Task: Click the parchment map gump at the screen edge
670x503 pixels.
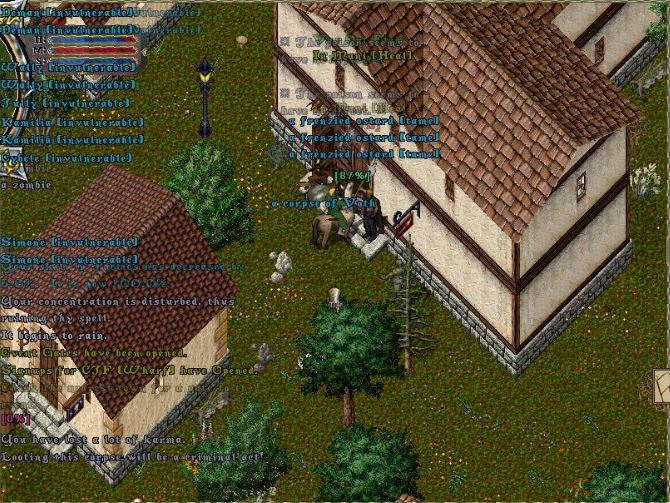Action: (662, 385)
